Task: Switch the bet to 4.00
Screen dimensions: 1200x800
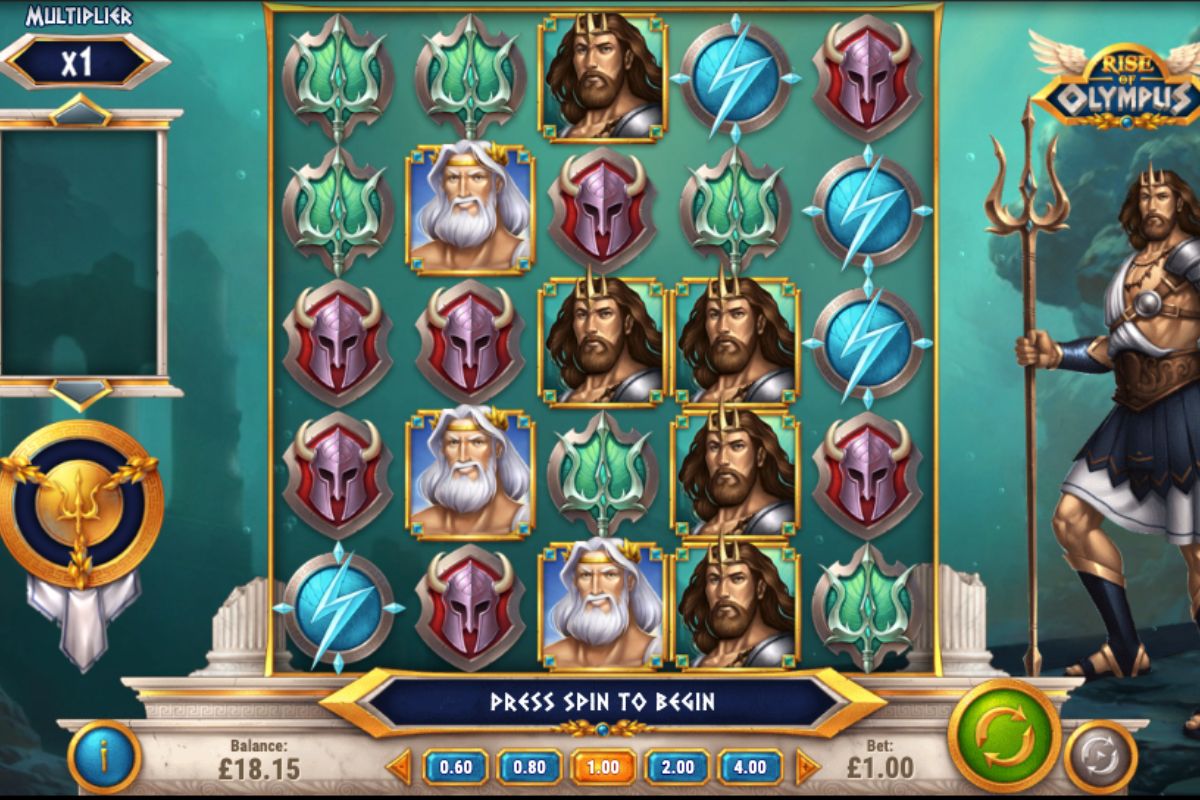Action: pyautogui.click(x=750, y=767)
